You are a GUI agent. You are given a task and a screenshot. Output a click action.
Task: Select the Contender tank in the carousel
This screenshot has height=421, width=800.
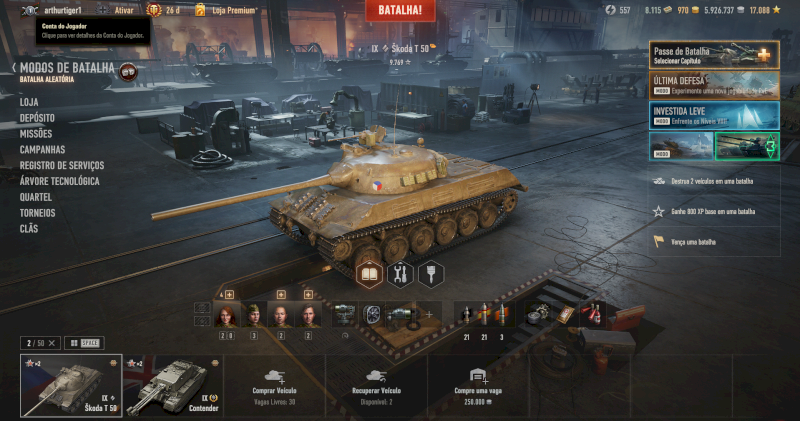pos(172,385)
